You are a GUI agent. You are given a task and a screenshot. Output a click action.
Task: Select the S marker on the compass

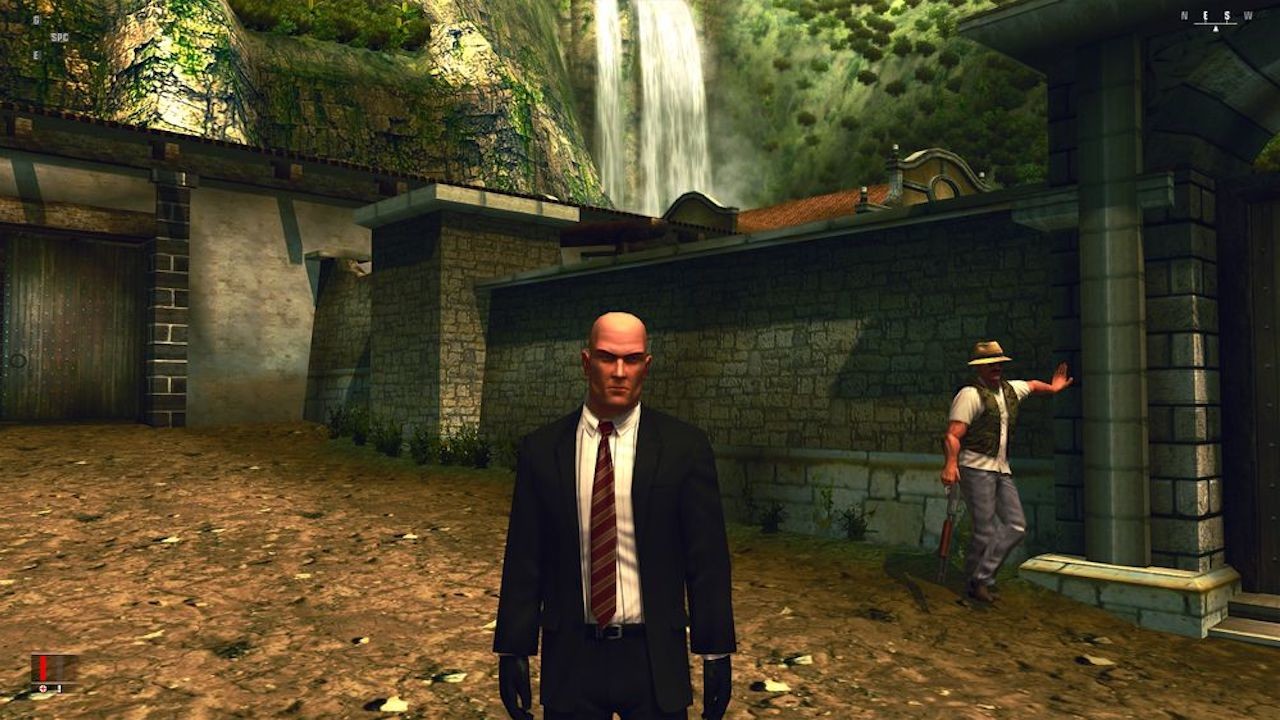pyautogui.click(x=1227, y=14)
